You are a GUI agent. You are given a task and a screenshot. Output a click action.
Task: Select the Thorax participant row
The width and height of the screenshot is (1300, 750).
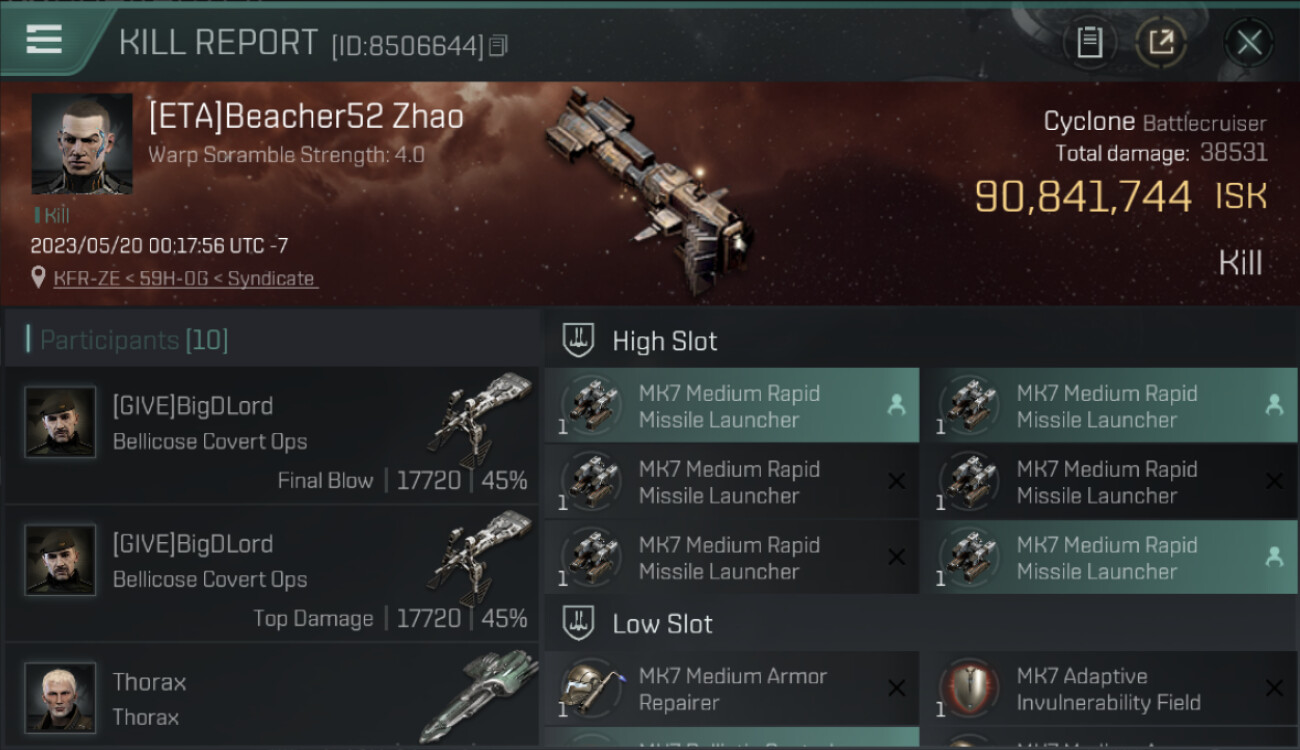coord(272,697)
